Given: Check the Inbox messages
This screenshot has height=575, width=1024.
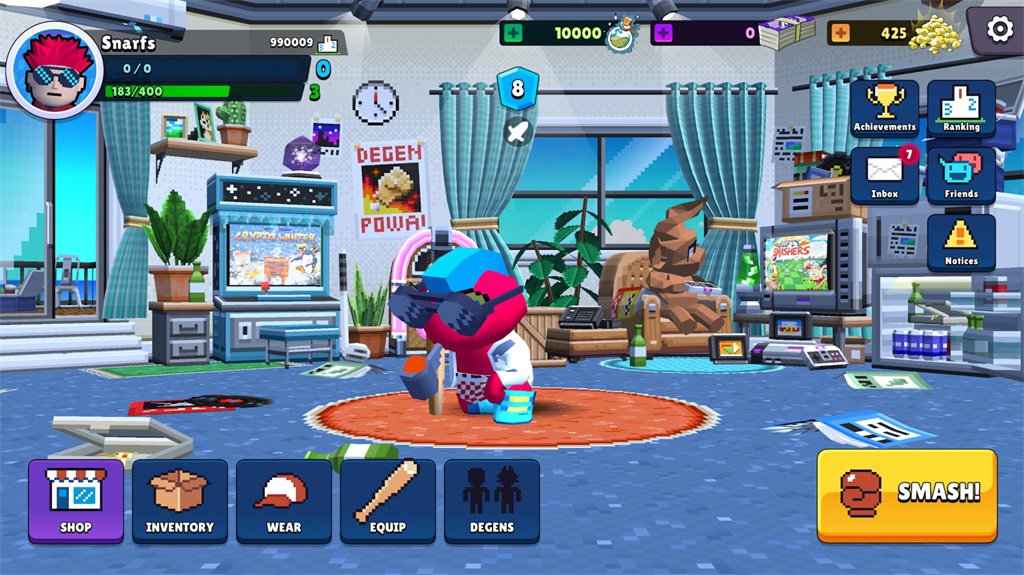Looking at the screenshot, I should 885,175.
